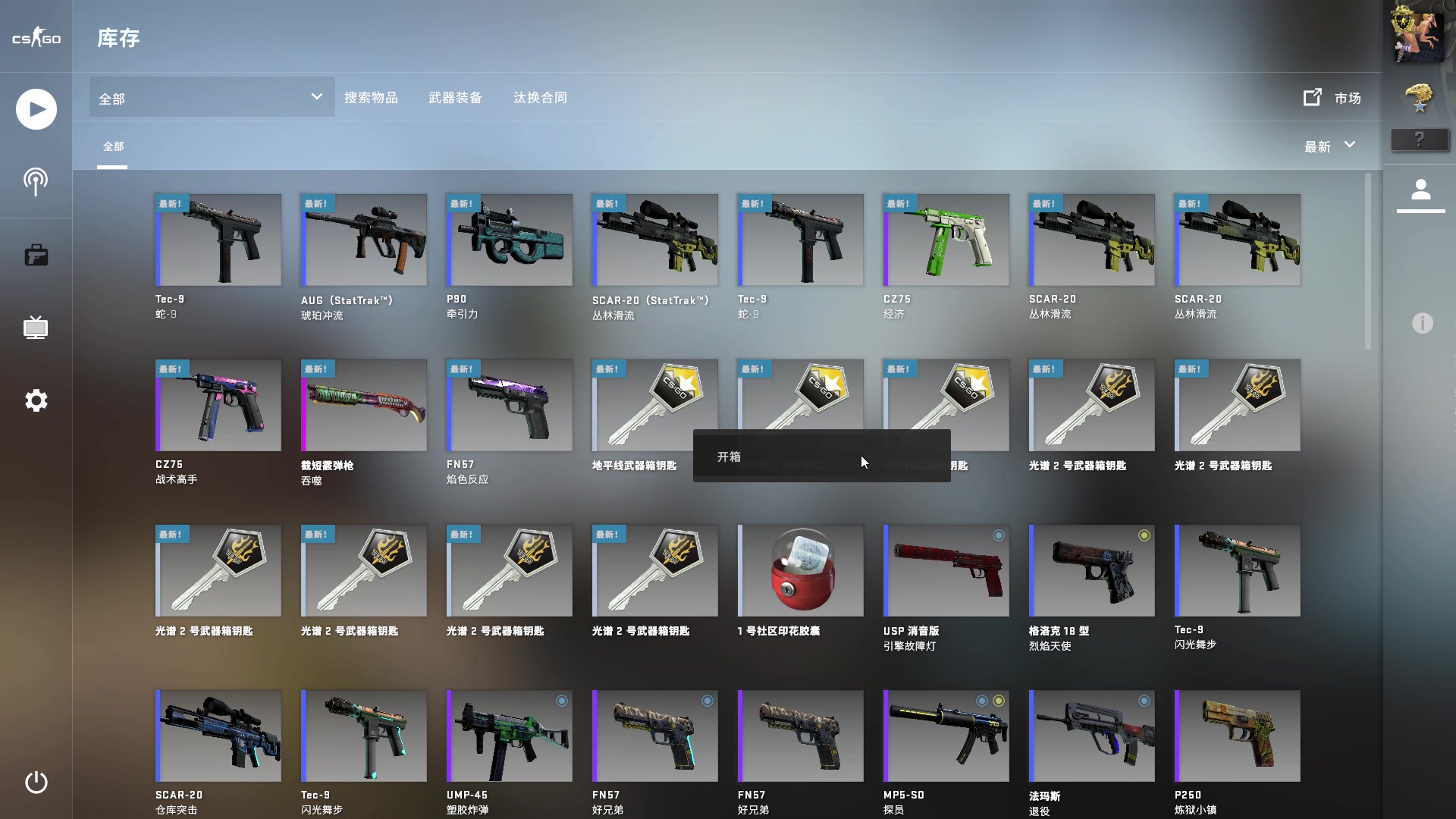1456x819 pixels.
Task: Click the inventory briefcase icon in sidebar
Action: click(36, 256)
